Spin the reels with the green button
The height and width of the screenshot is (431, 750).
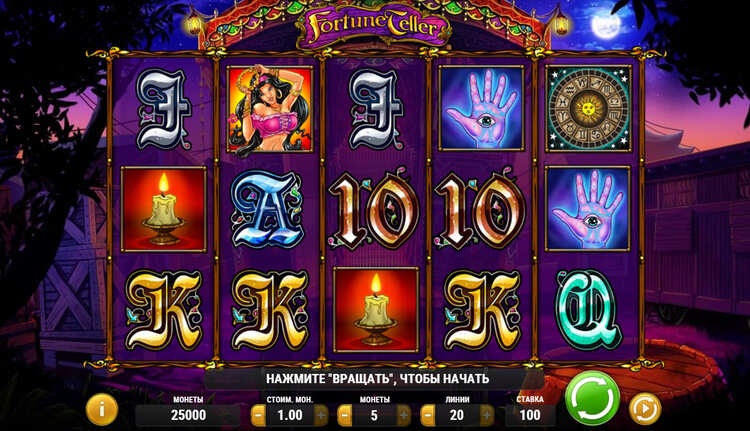(x=592, y=399)
